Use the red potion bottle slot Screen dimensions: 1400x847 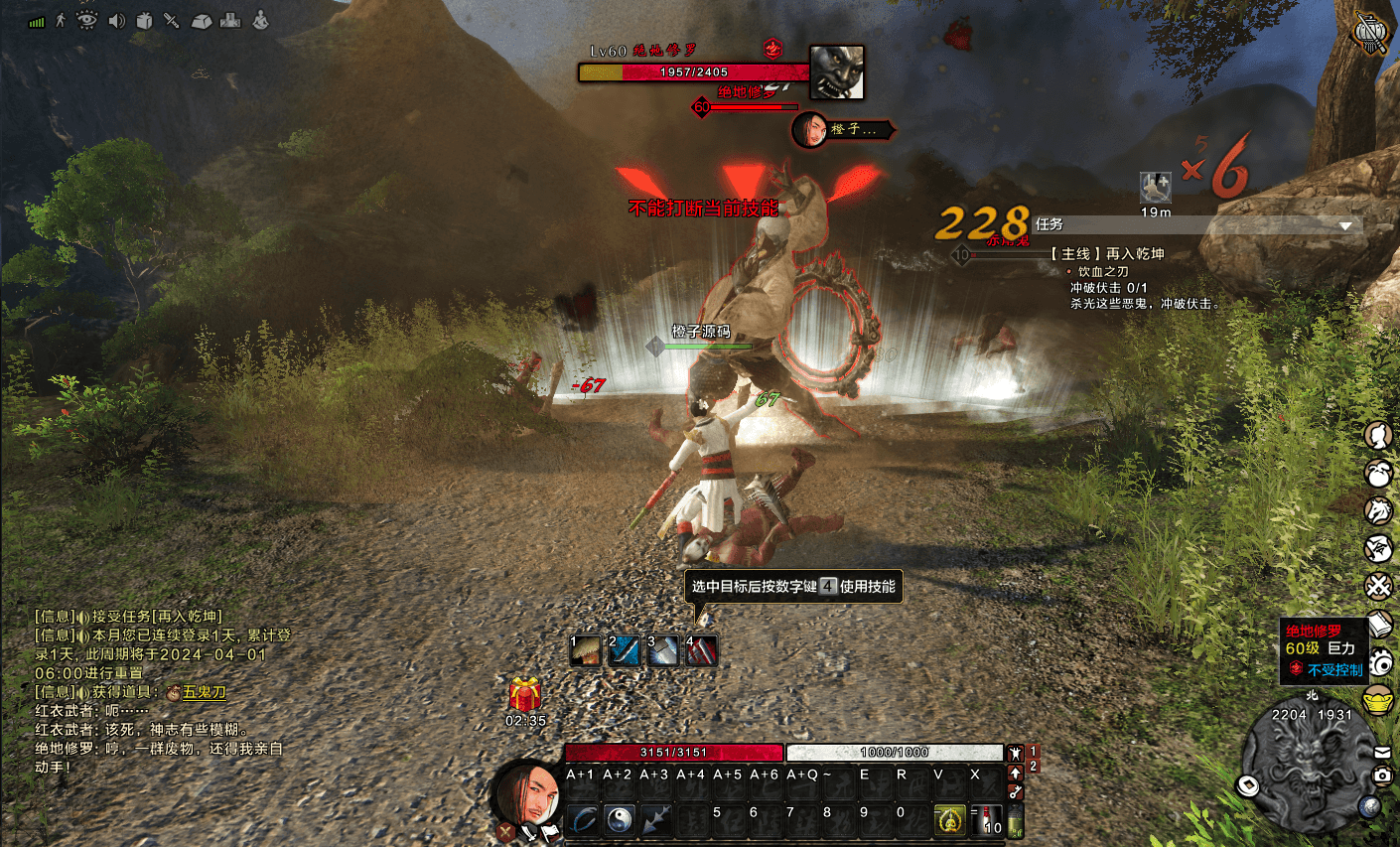(x=988, y=819)
